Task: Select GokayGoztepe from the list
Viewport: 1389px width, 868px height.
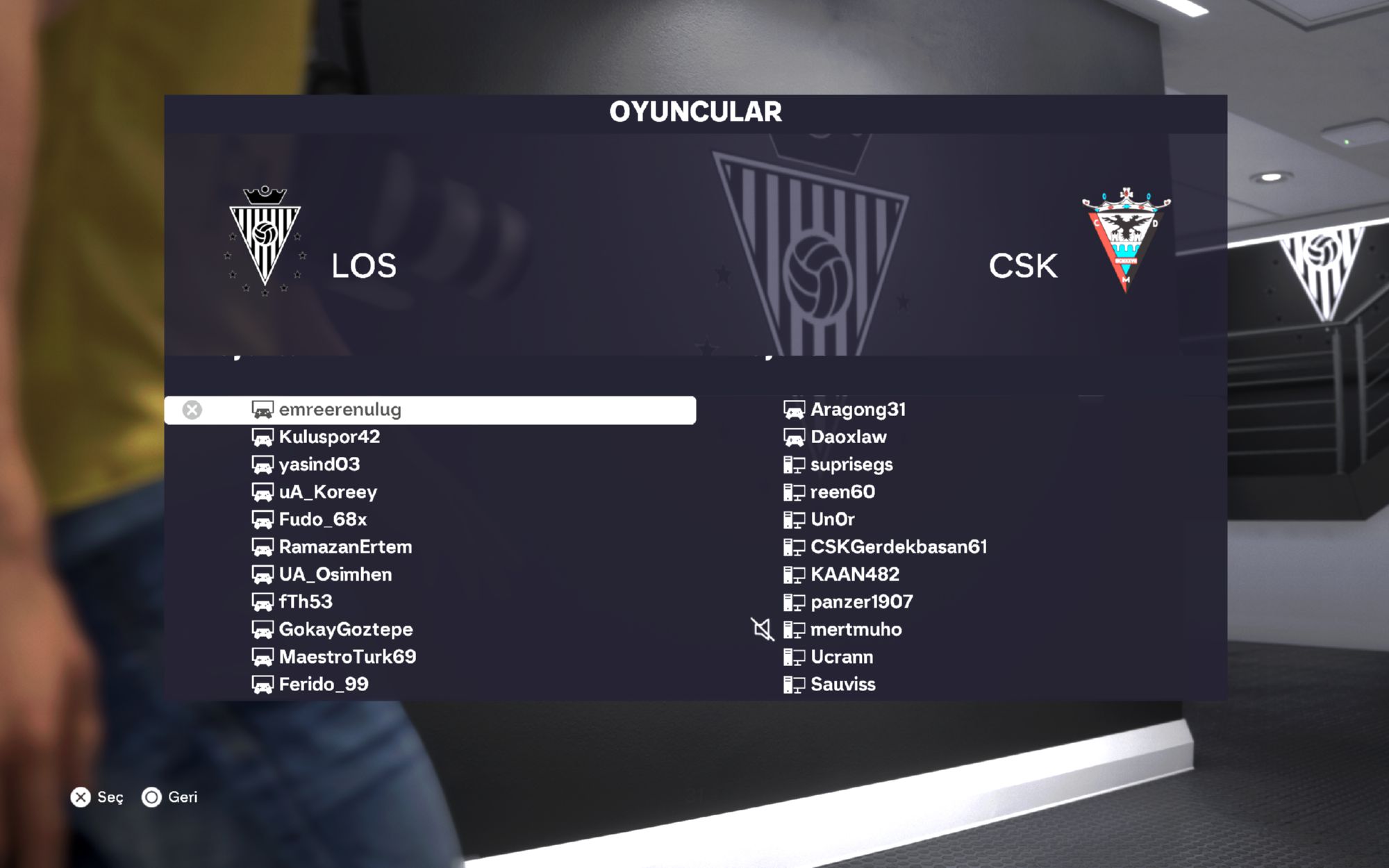Action: 346,629
